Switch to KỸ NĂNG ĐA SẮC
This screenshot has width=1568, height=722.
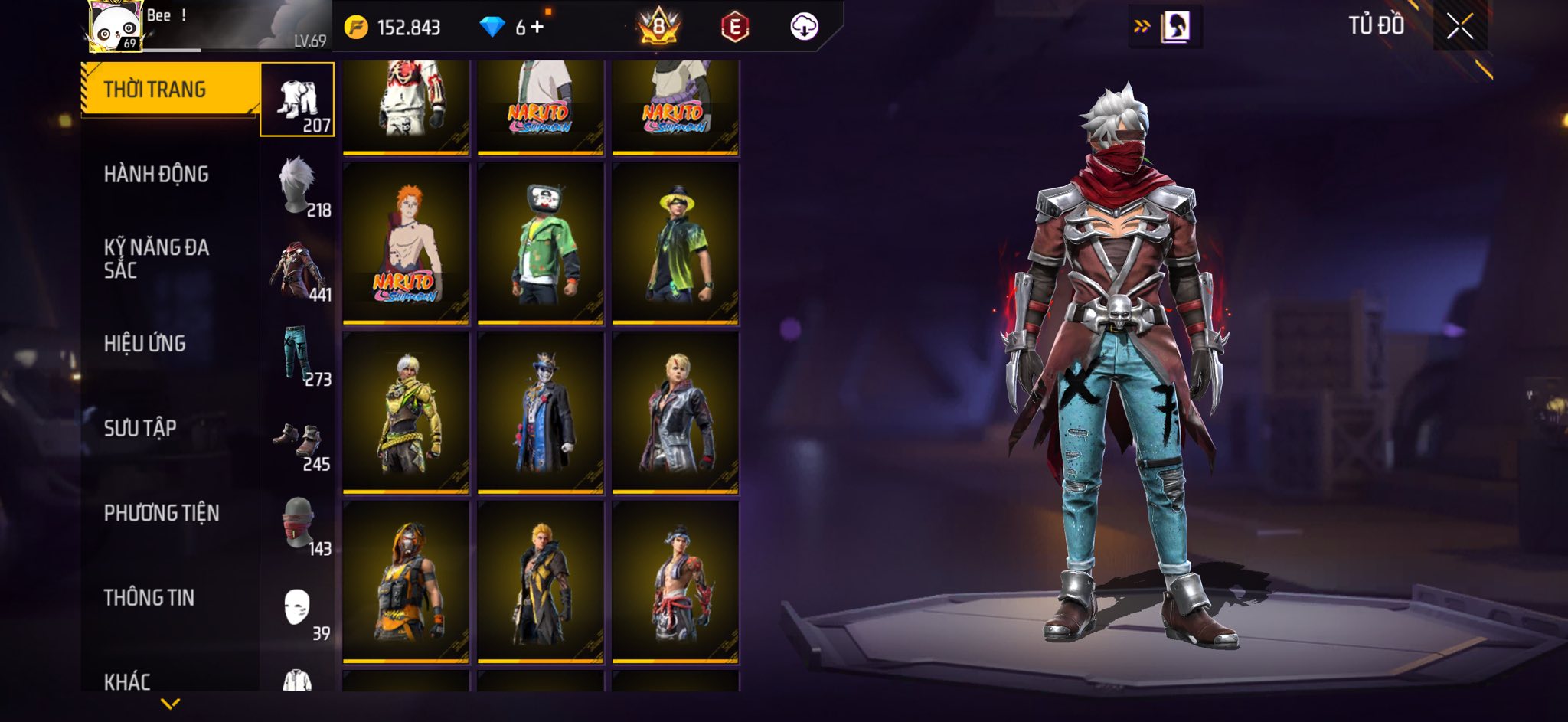(x=156, y=258)
